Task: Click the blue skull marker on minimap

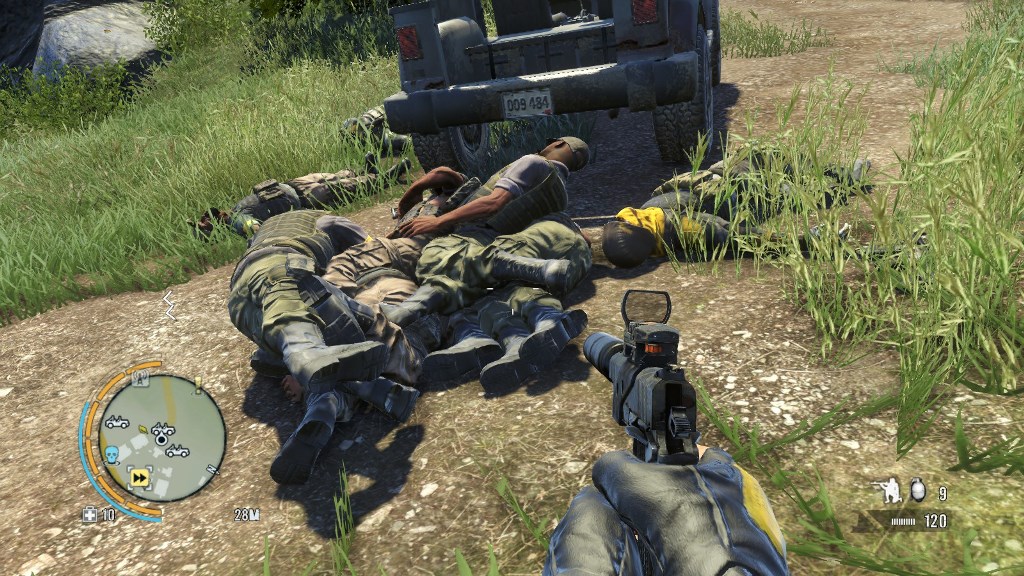Action: 113,456
